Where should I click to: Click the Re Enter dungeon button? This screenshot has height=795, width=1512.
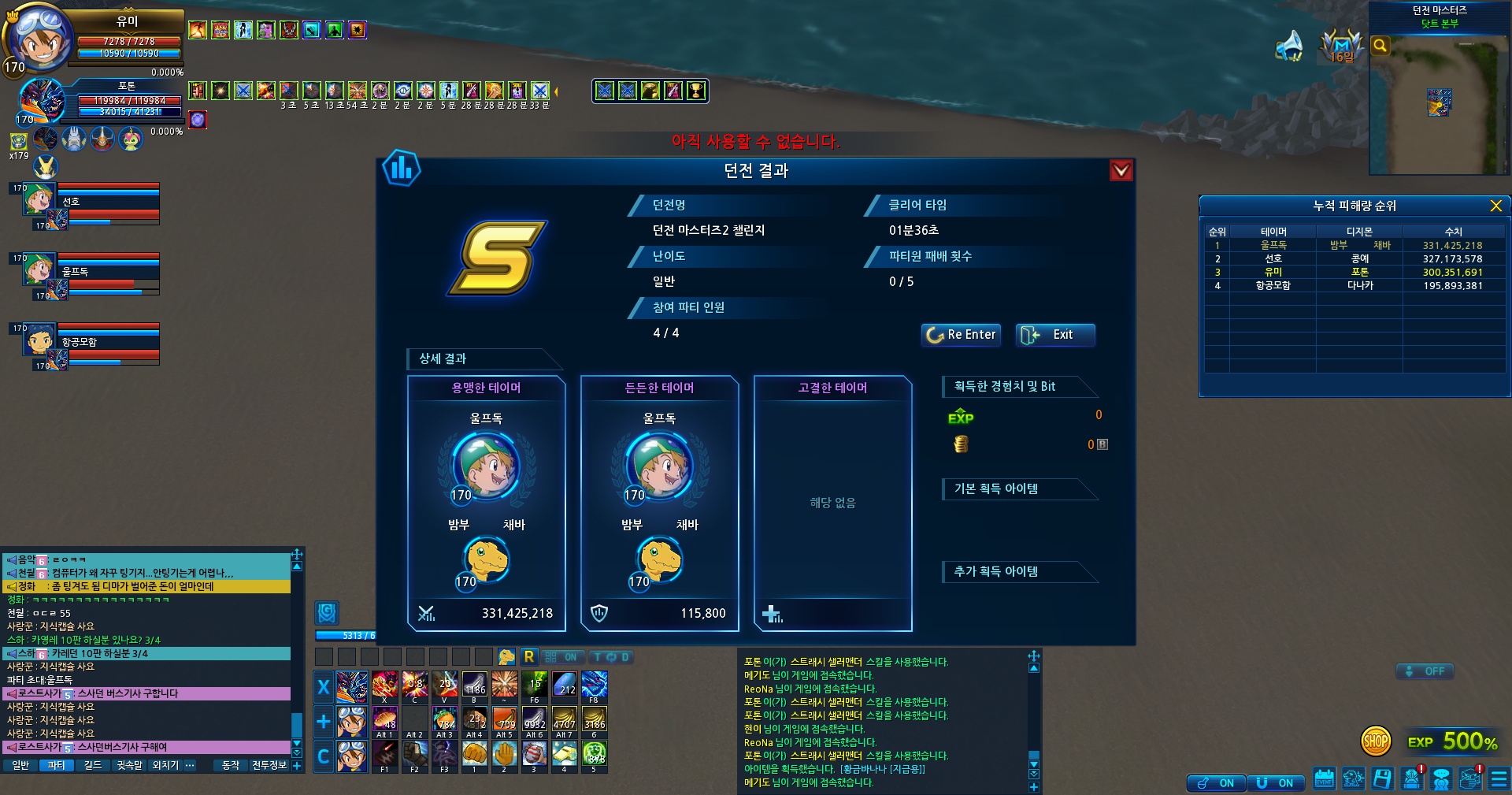961,335
